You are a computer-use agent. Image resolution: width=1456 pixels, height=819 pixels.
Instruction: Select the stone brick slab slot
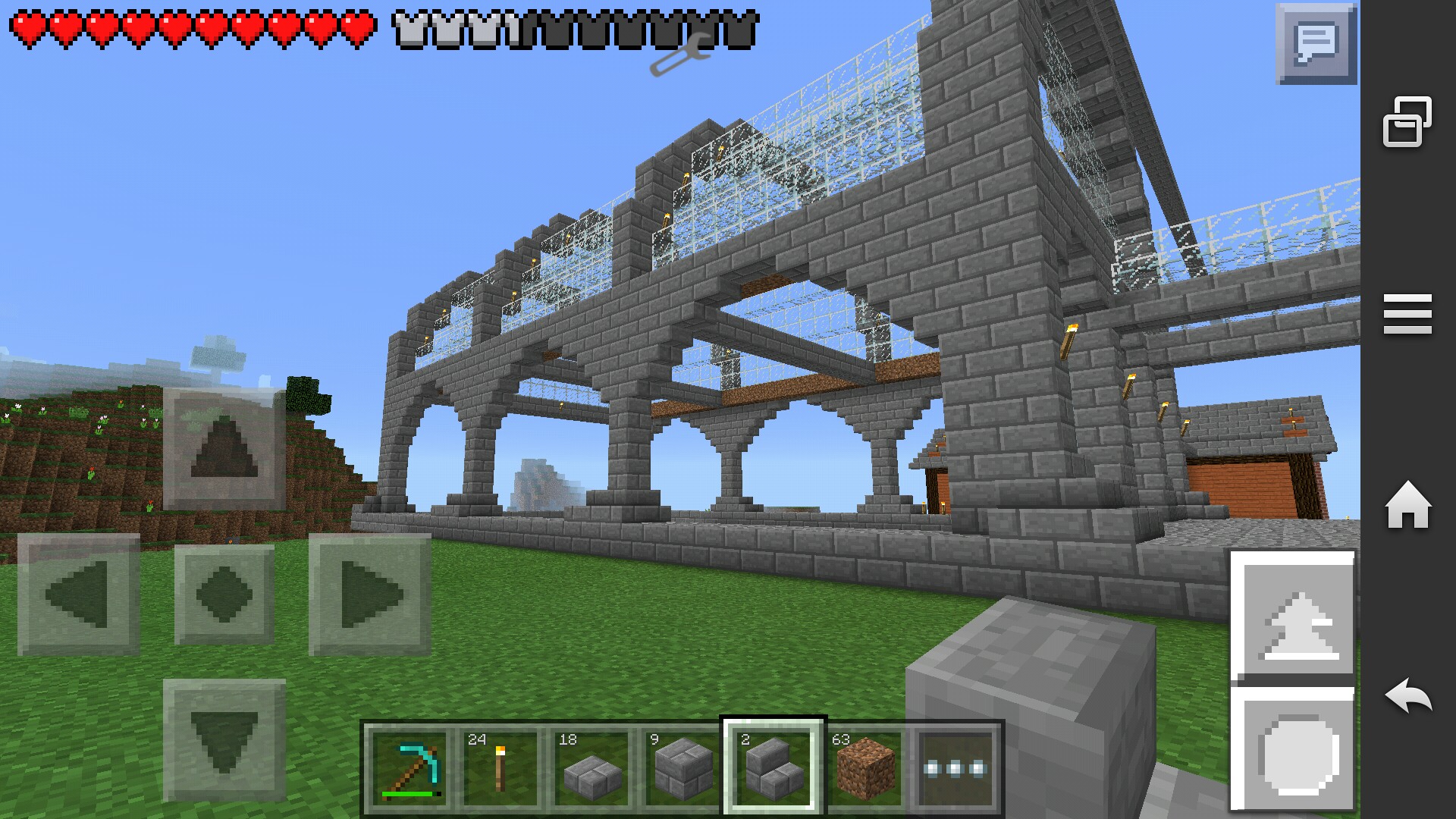point(591,767)
